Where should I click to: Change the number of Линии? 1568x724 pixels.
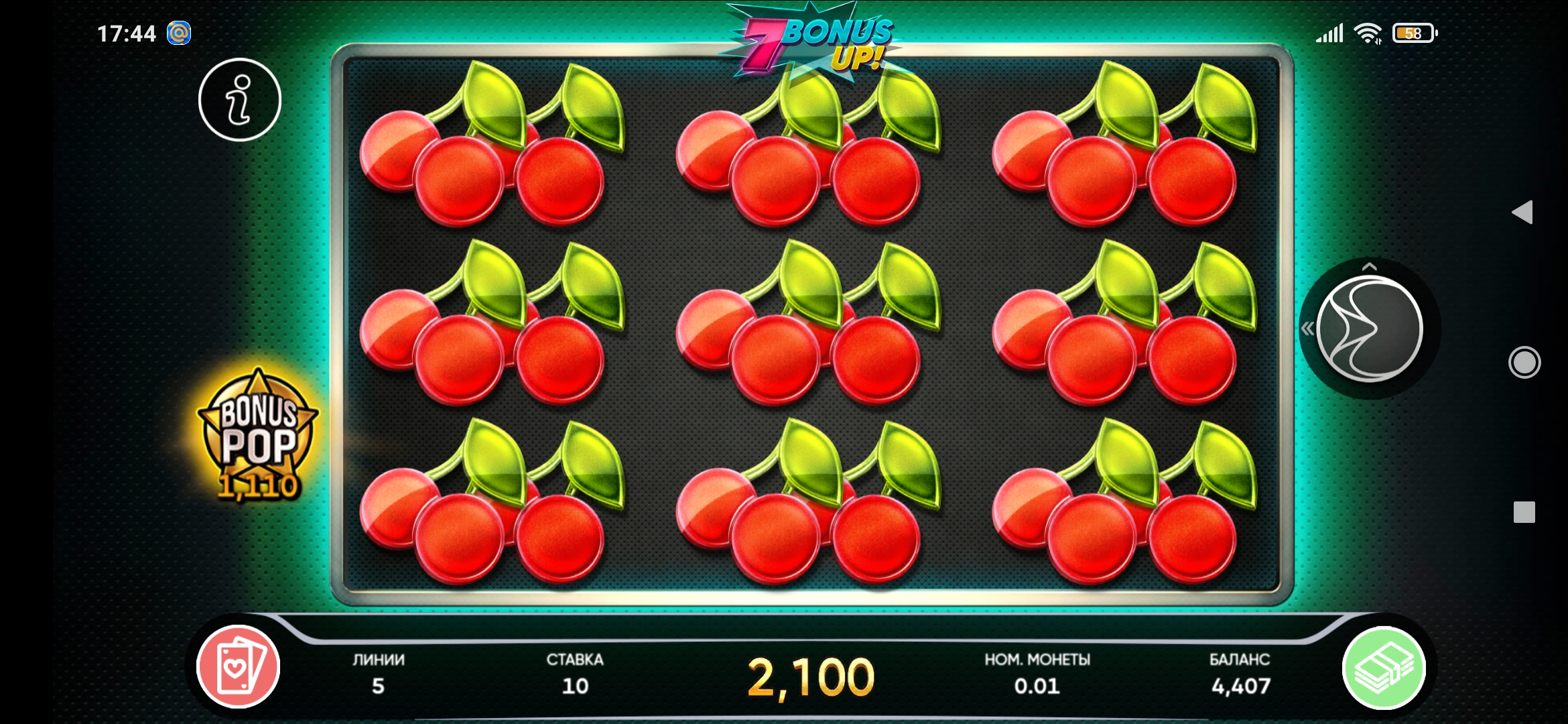point(379,674)
